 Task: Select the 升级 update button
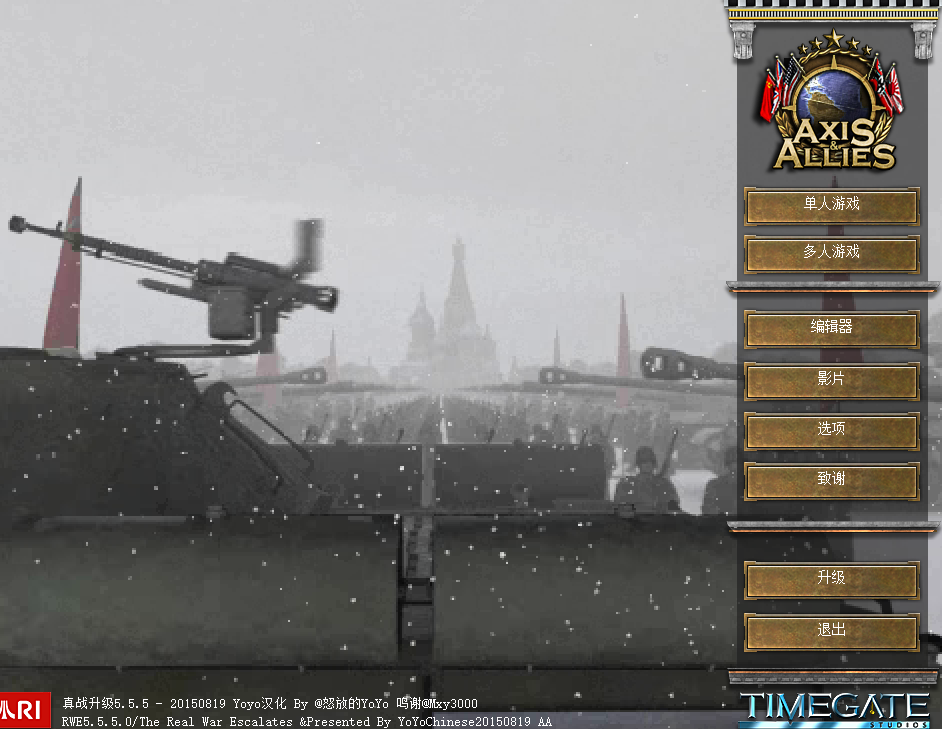pyautogui.click(x=831, y=579)
